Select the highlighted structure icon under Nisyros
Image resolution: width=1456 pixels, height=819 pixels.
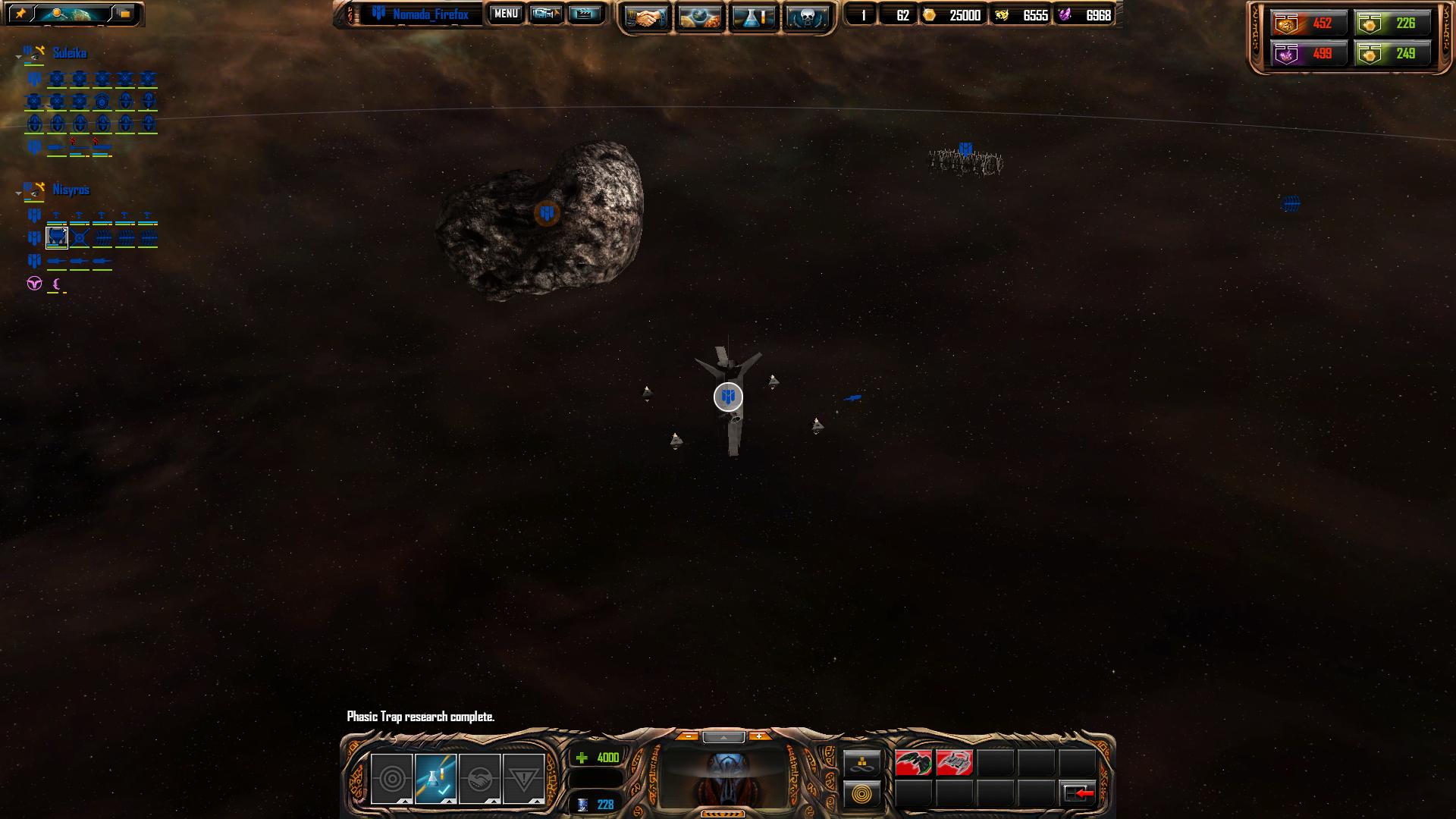(57, 238)
